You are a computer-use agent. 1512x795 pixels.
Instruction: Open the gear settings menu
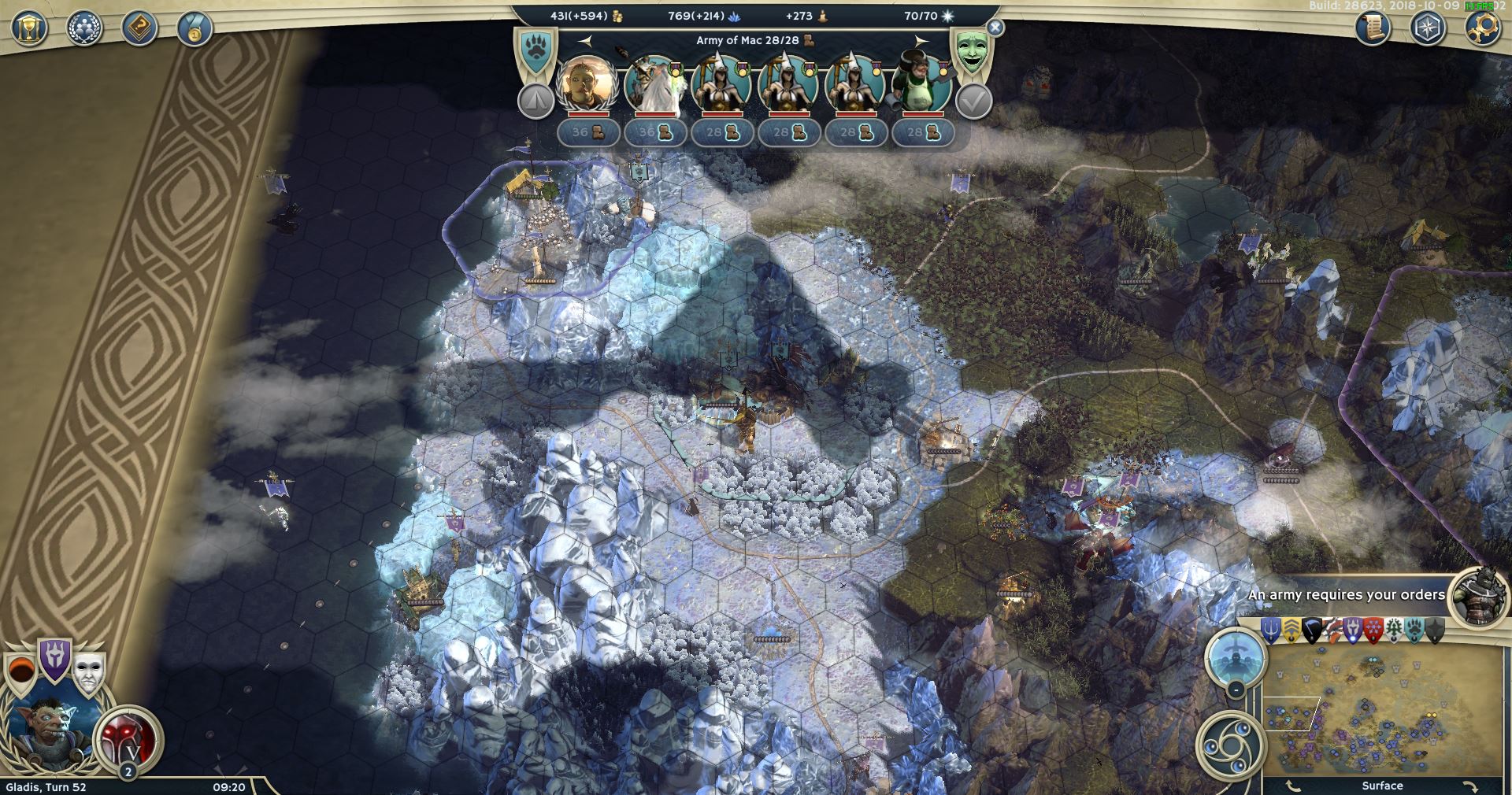coord(1481,29)
